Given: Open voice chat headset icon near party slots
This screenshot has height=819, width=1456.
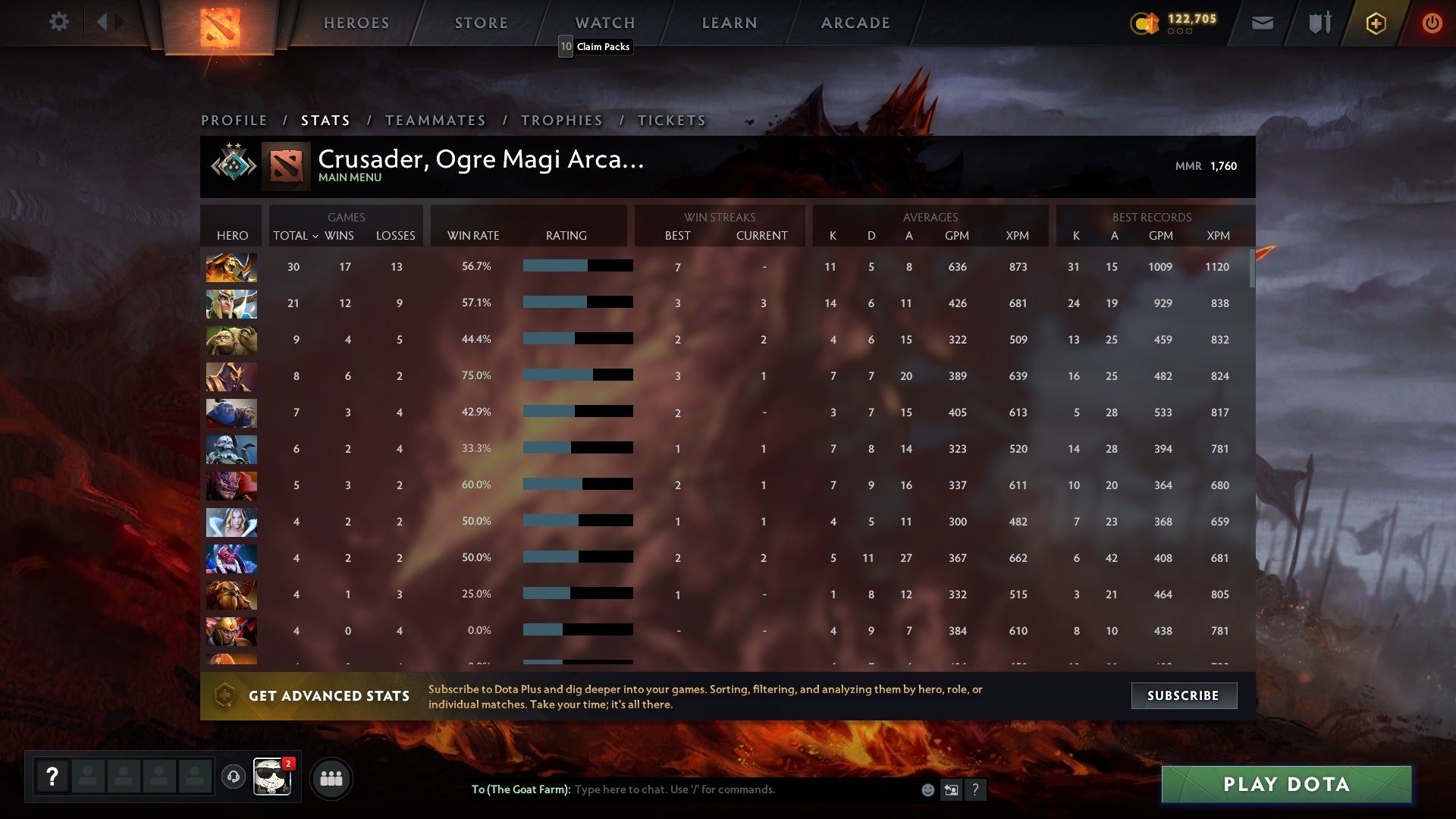Looking at the screenshot, I should pyautogui.click(x=233, y=777).
